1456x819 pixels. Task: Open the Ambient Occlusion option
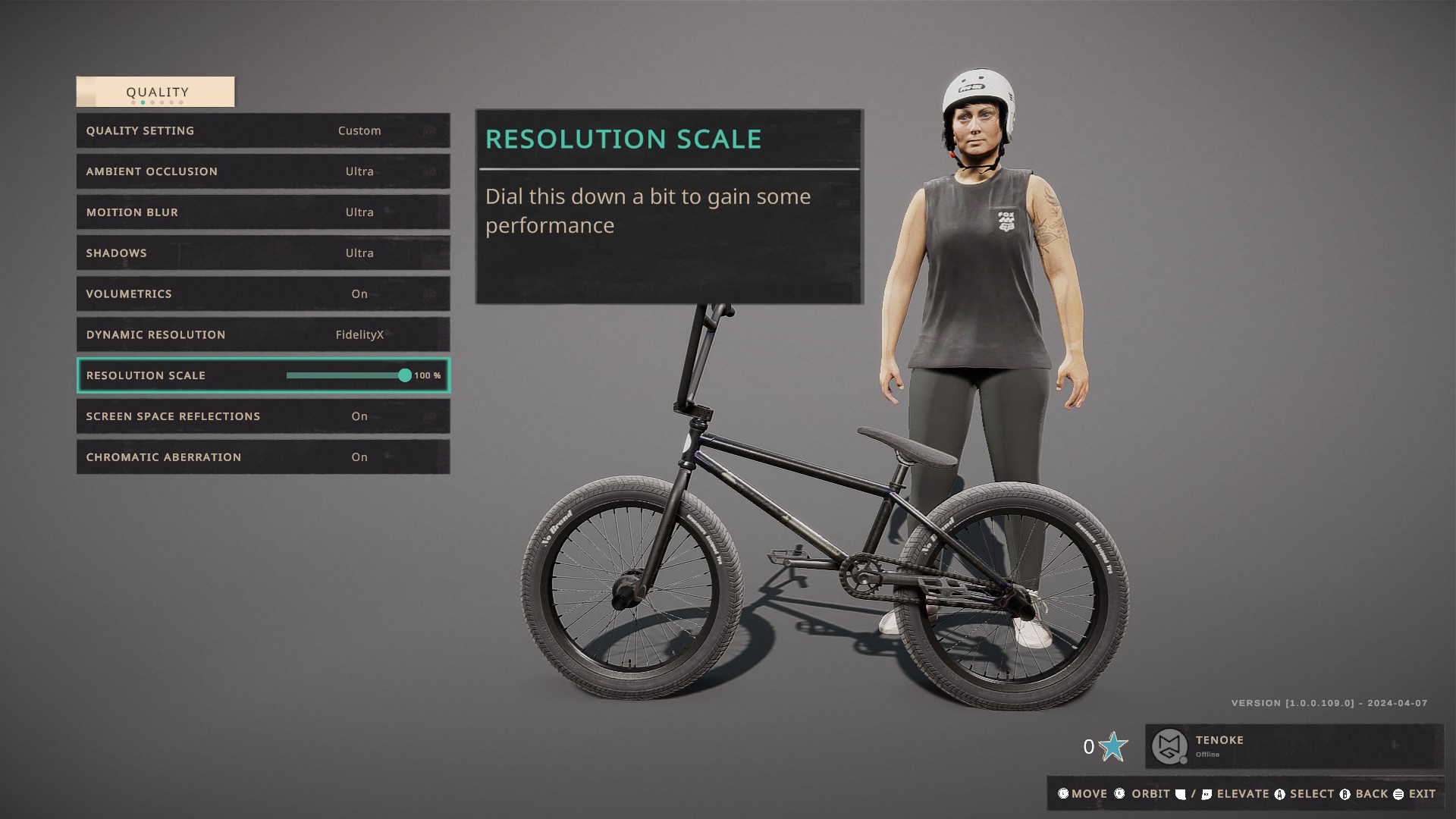[x=262, y=171]
